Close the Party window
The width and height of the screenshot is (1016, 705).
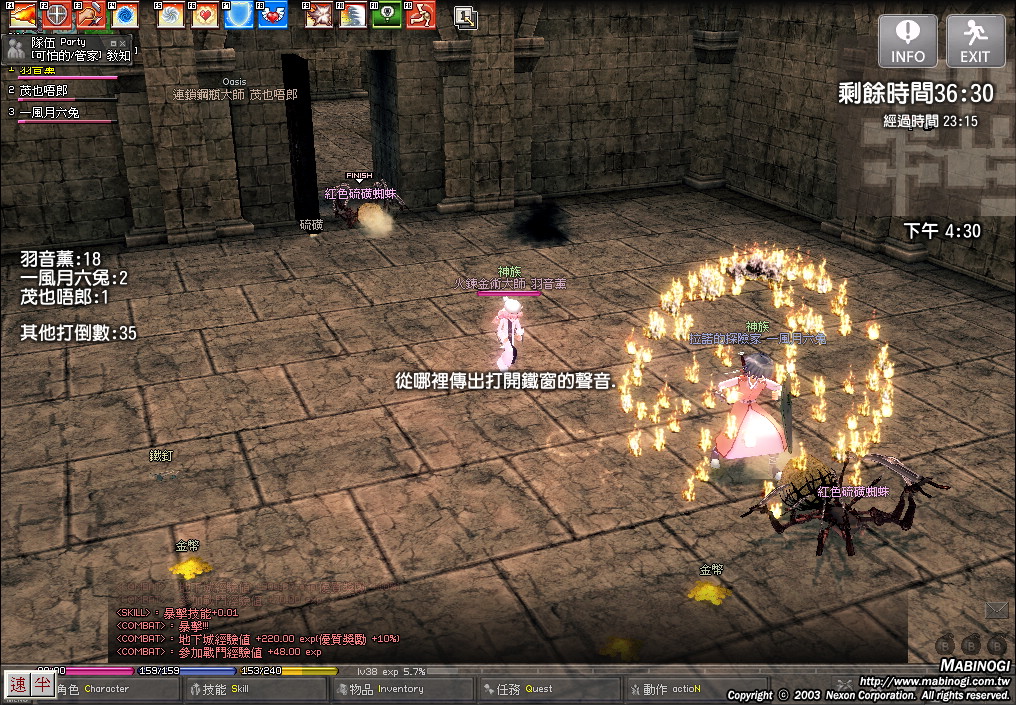pos(124,44)
